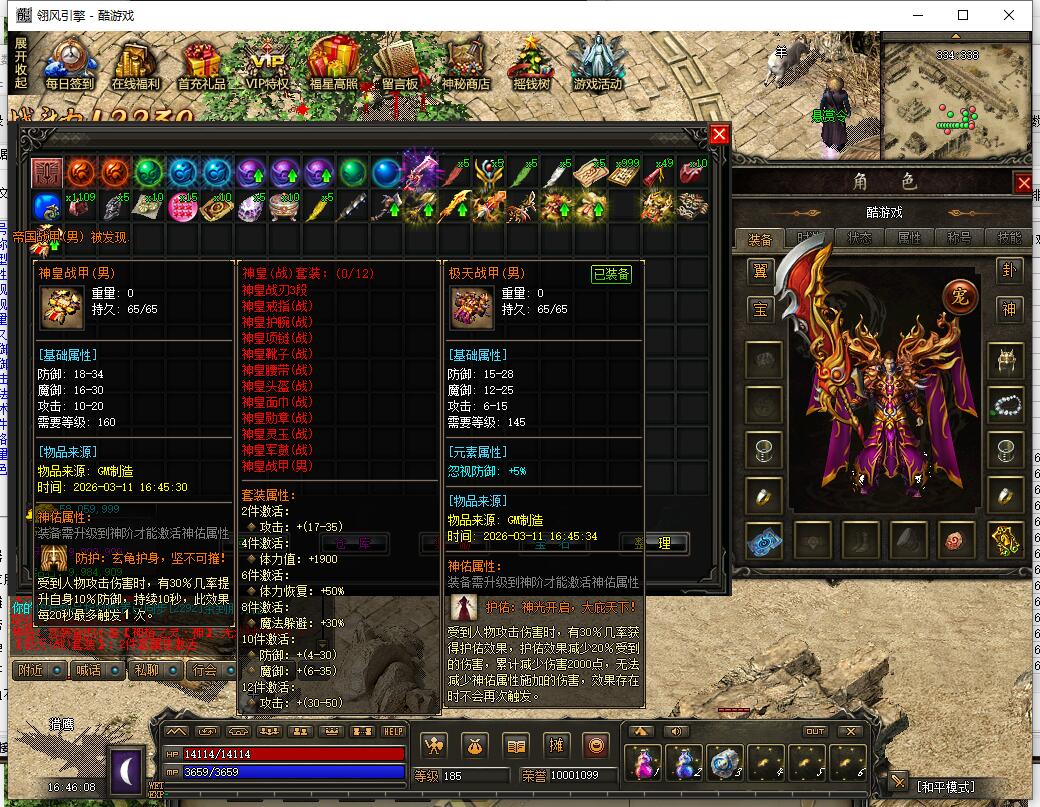Click the HELP button on the bottom bar
The image size is (1040, 807).
pos(392,731)
